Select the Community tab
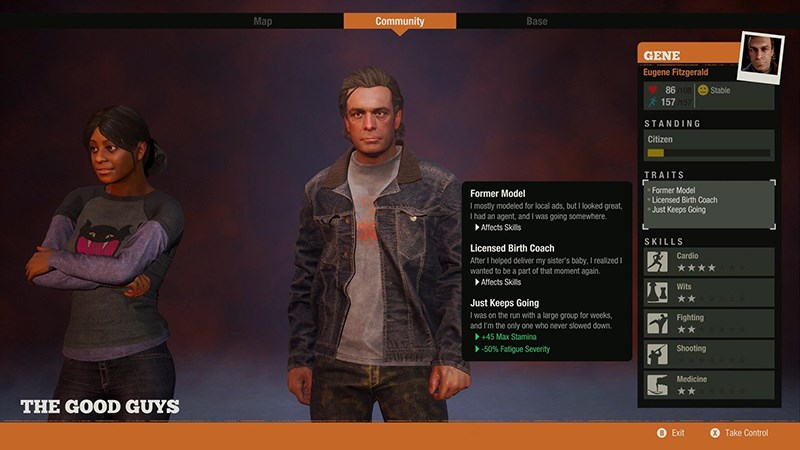The width and height of the screenshot is (800, 450). click(399, 21)
